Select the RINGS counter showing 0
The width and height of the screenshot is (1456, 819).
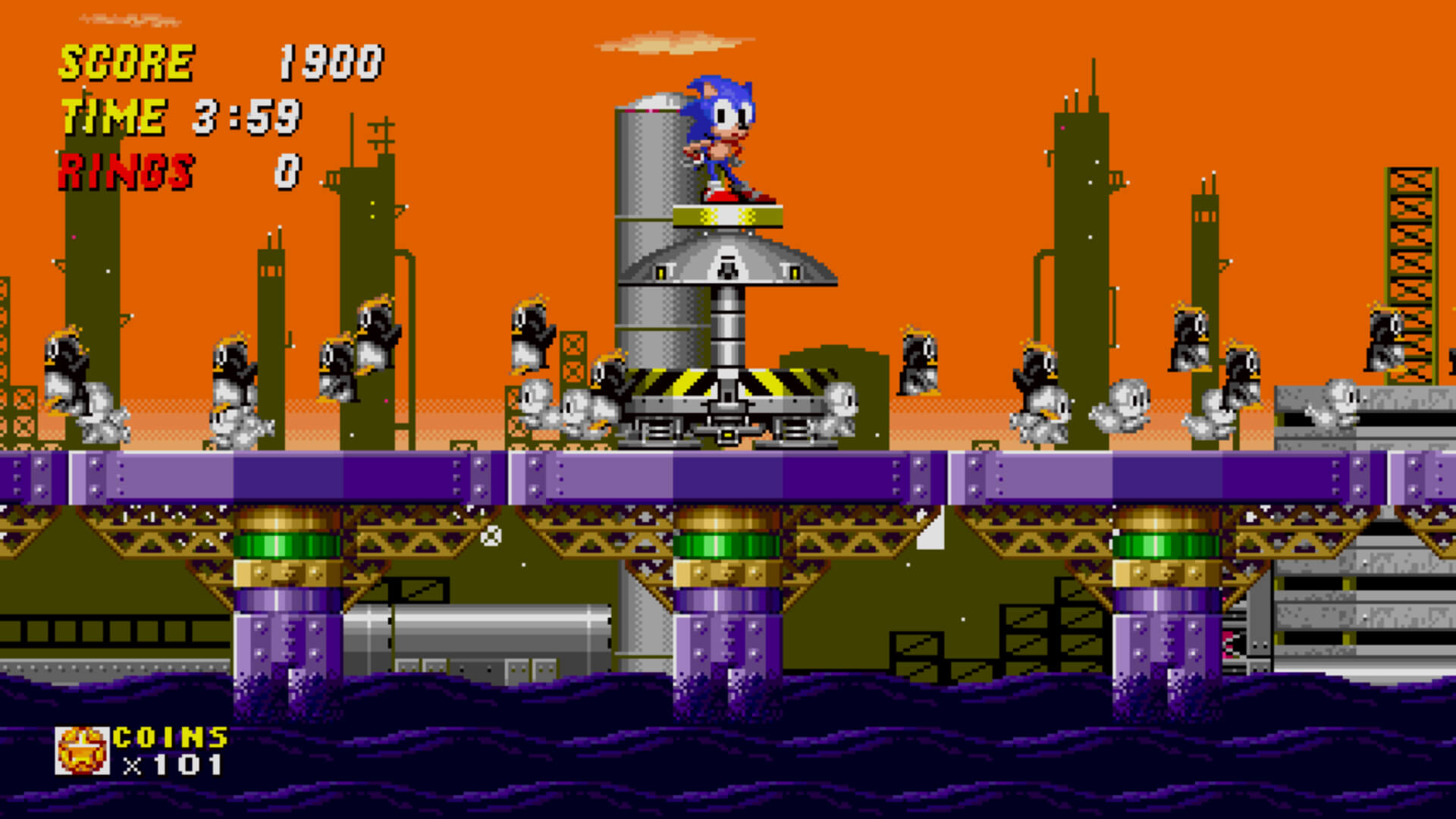(174, 171)
